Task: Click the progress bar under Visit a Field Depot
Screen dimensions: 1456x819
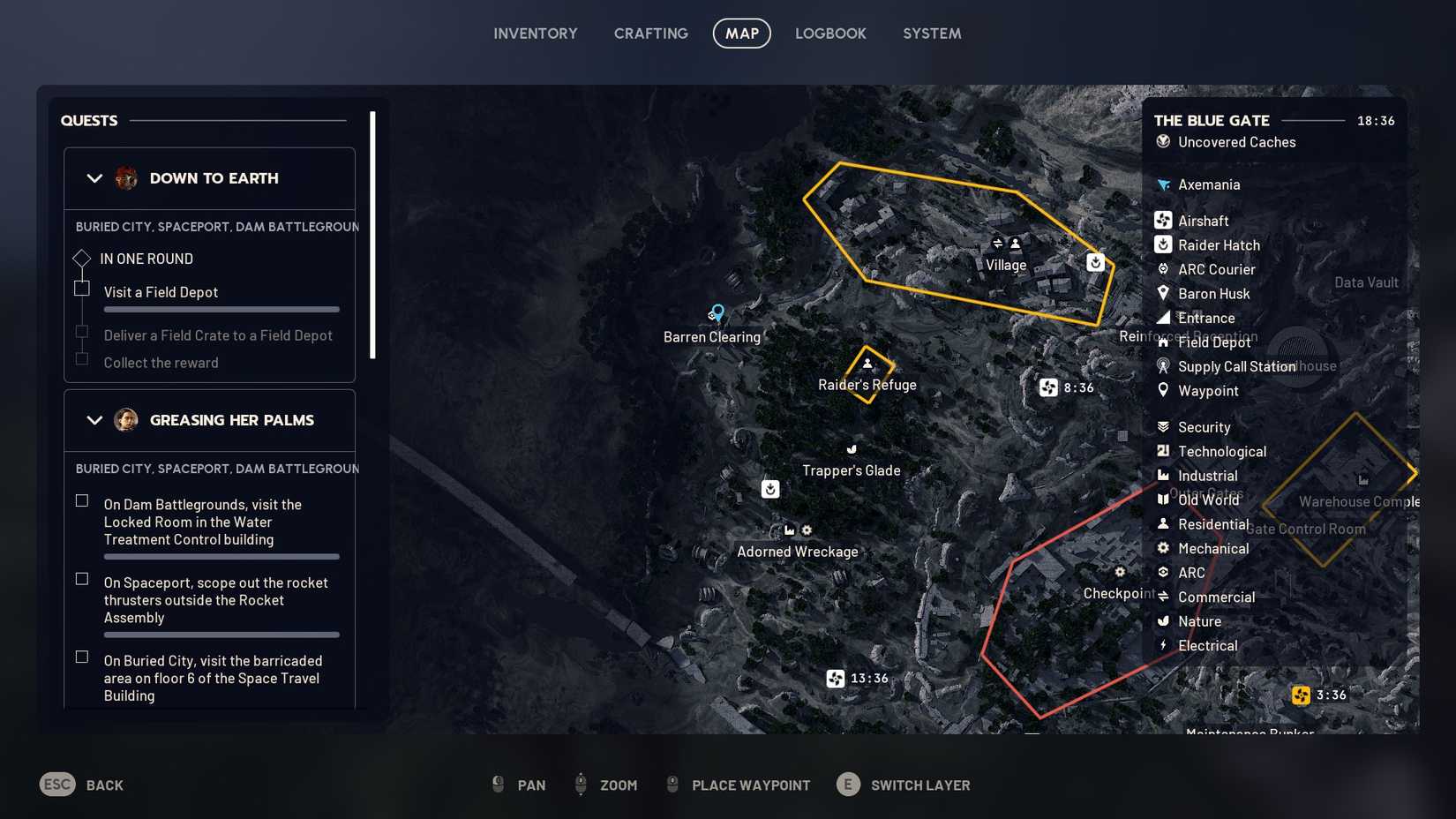Action: tap(221, 310)
